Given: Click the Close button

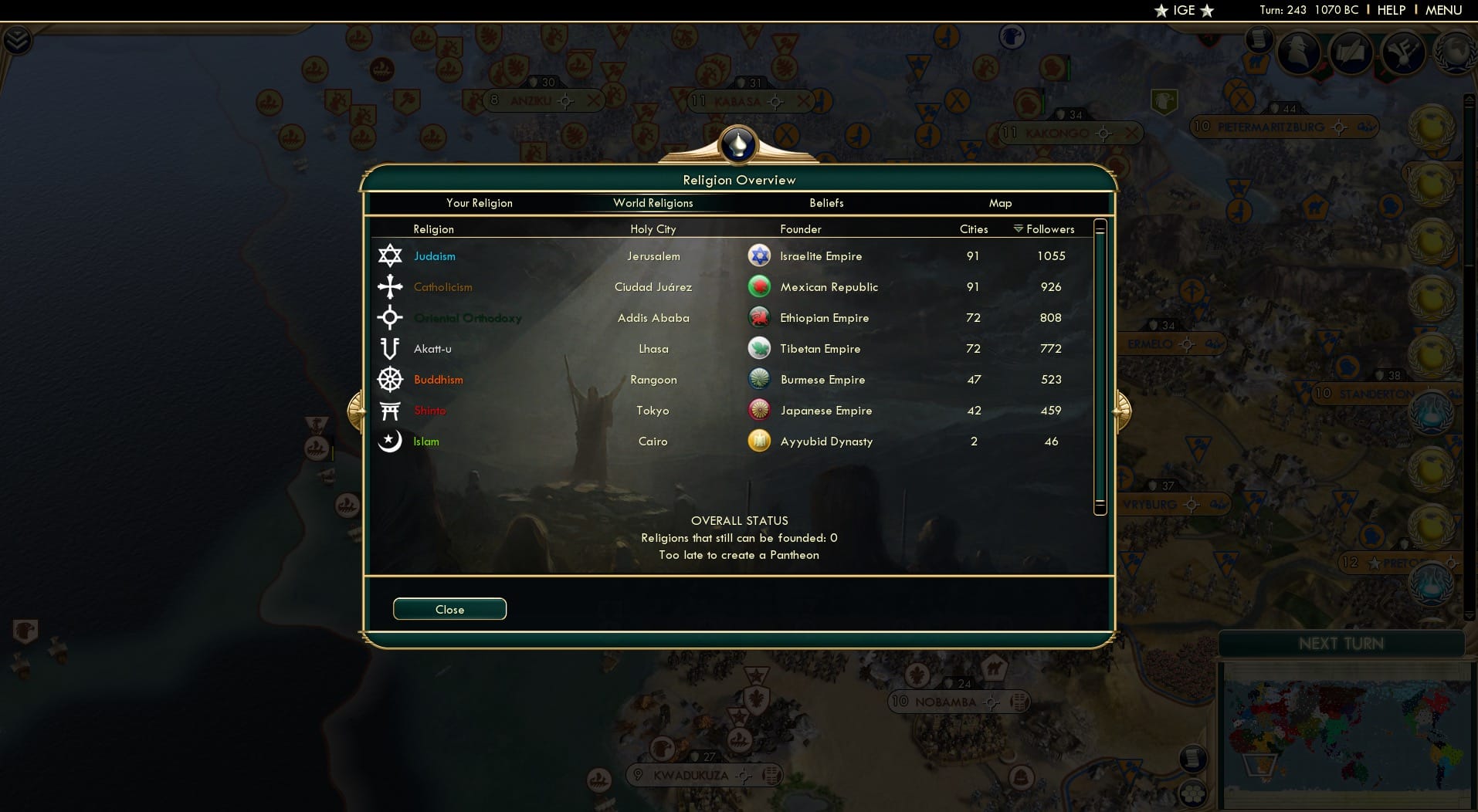Looking at the screenshot, I should click(449, 609).
